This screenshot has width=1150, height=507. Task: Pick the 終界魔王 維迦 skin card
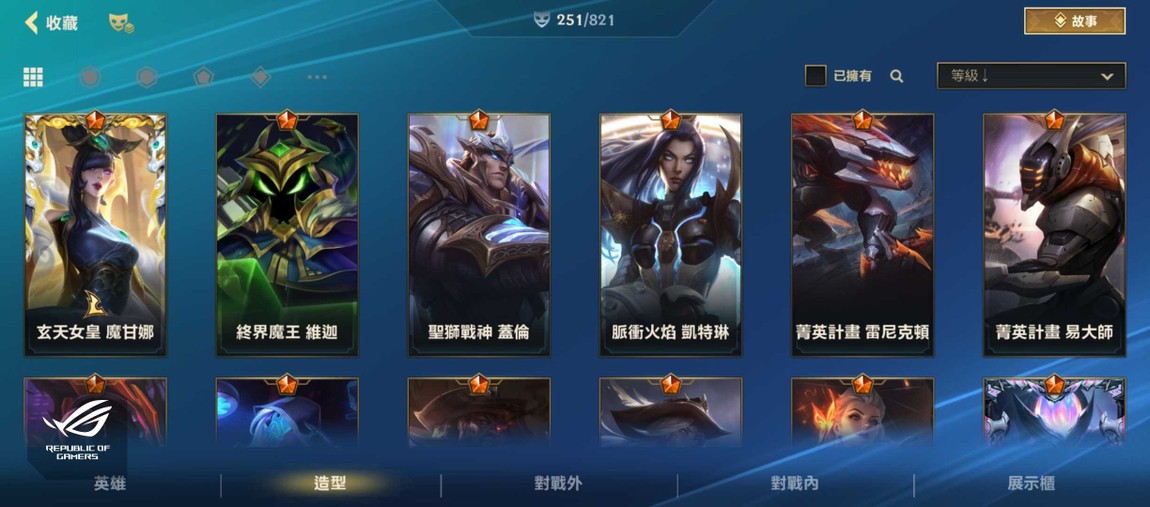point(287,235)
